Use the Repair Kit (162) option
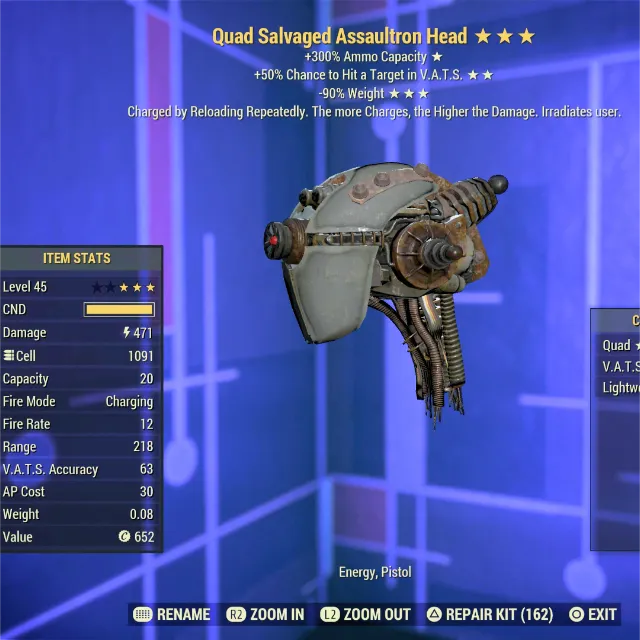The height and width of the screenshot is (640, 640). pos(492,614)
